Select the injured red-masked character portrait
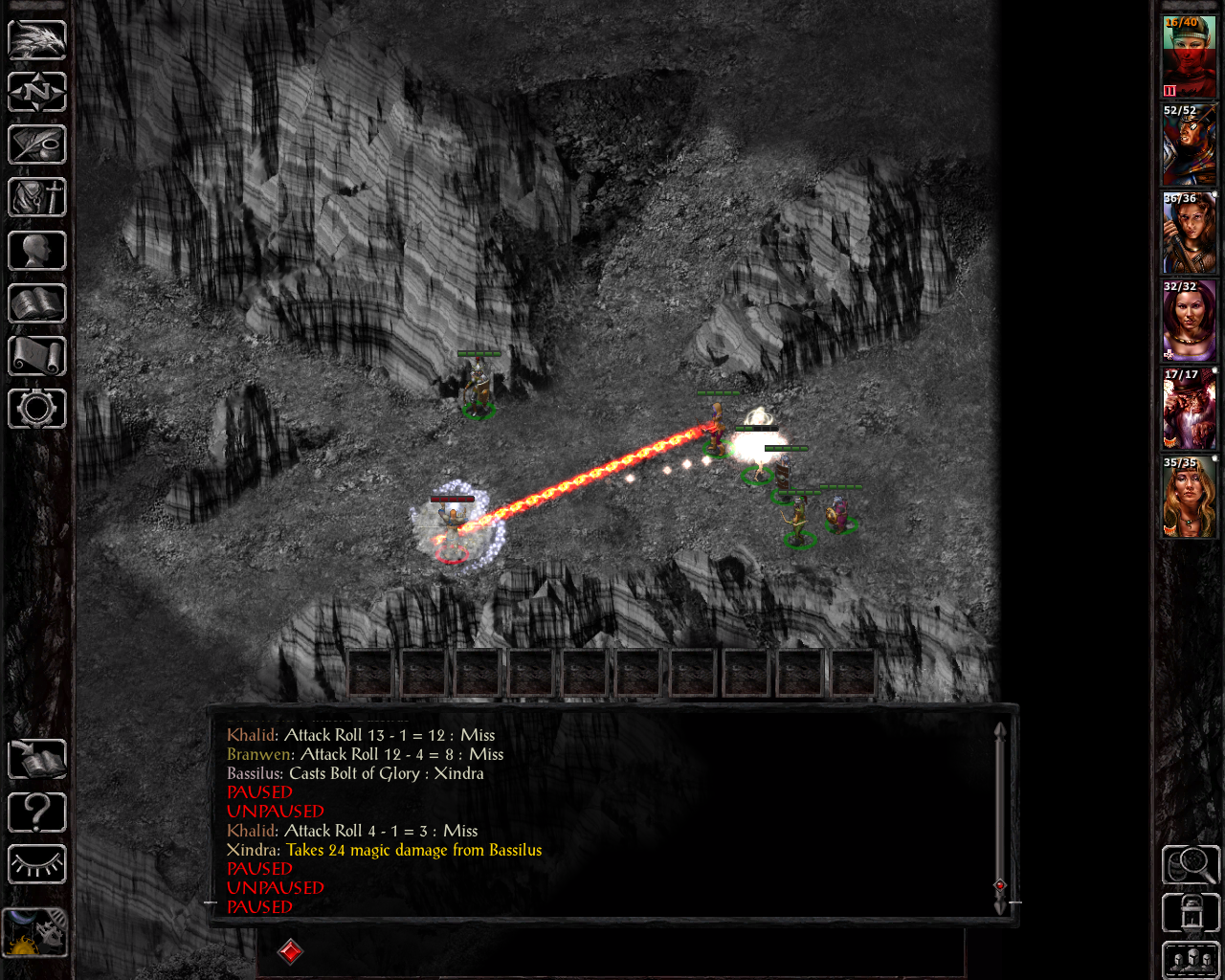The width and height of the screenshot is (1225, 980). click(x=1189, y=57)
